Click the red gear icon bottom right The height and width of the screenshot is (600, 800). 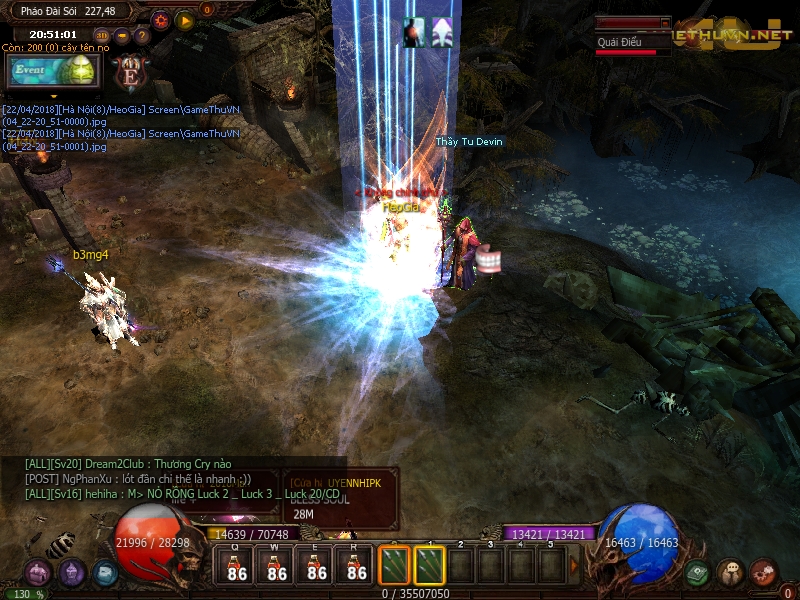[x=764, y=571]
